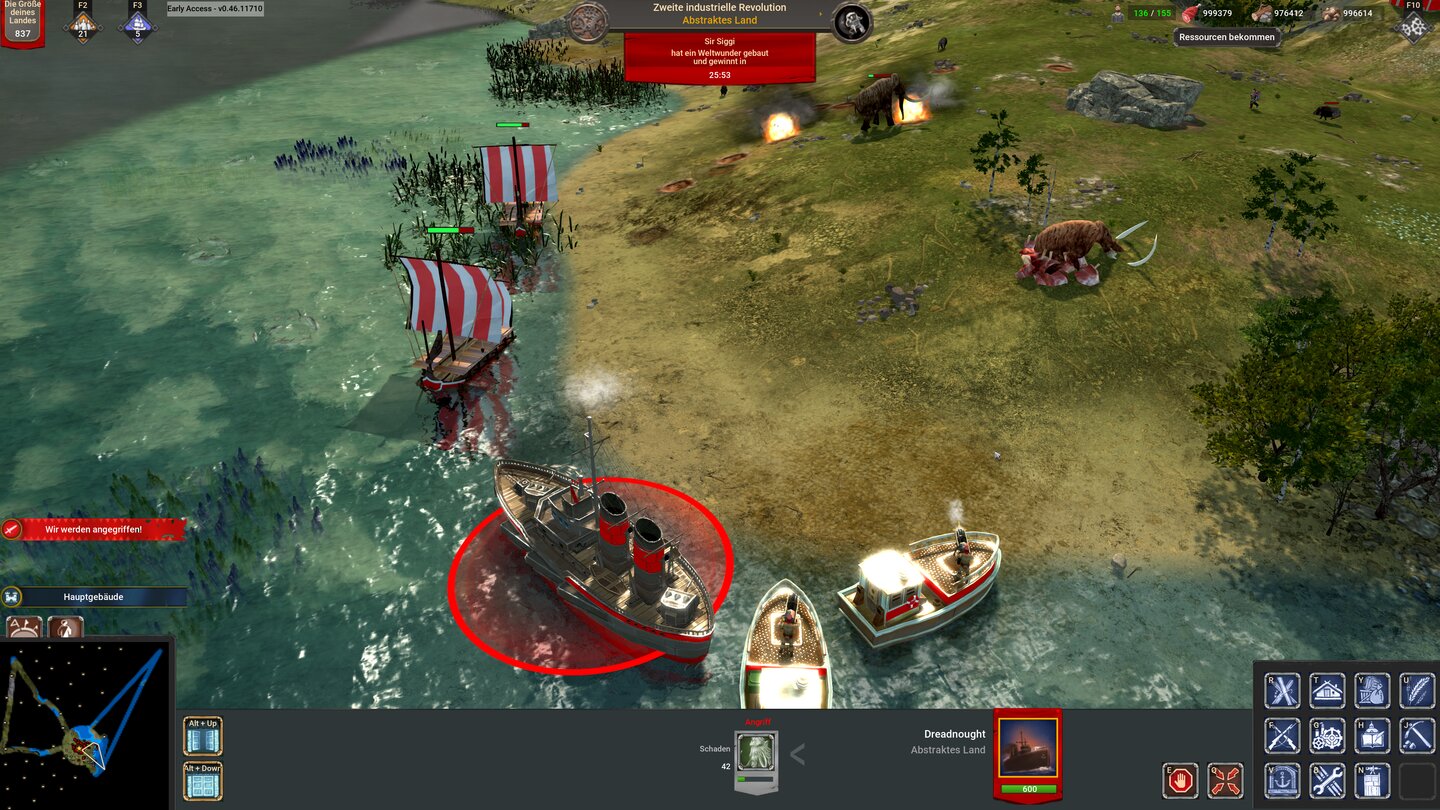The image size is (1440, 810).
Task: Click the Hauptgebäude button
Action: pos(95,597)
